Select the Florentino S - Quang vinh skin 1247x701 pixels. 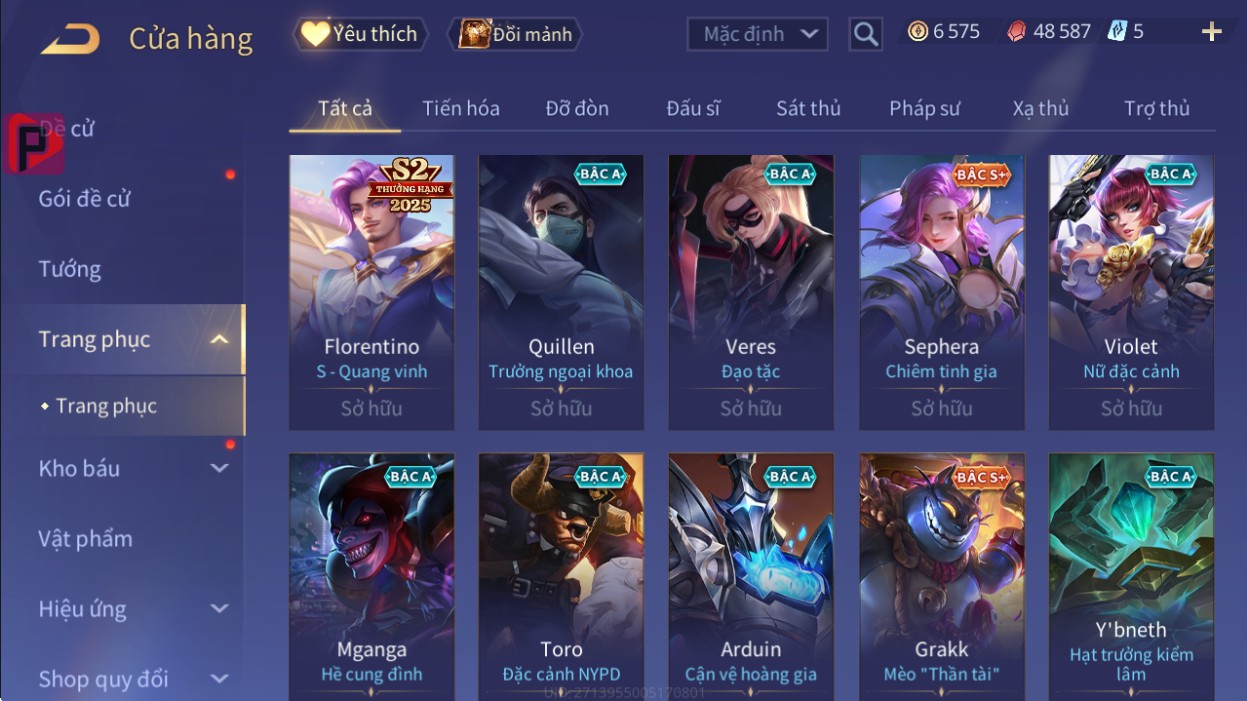point(371,291)
